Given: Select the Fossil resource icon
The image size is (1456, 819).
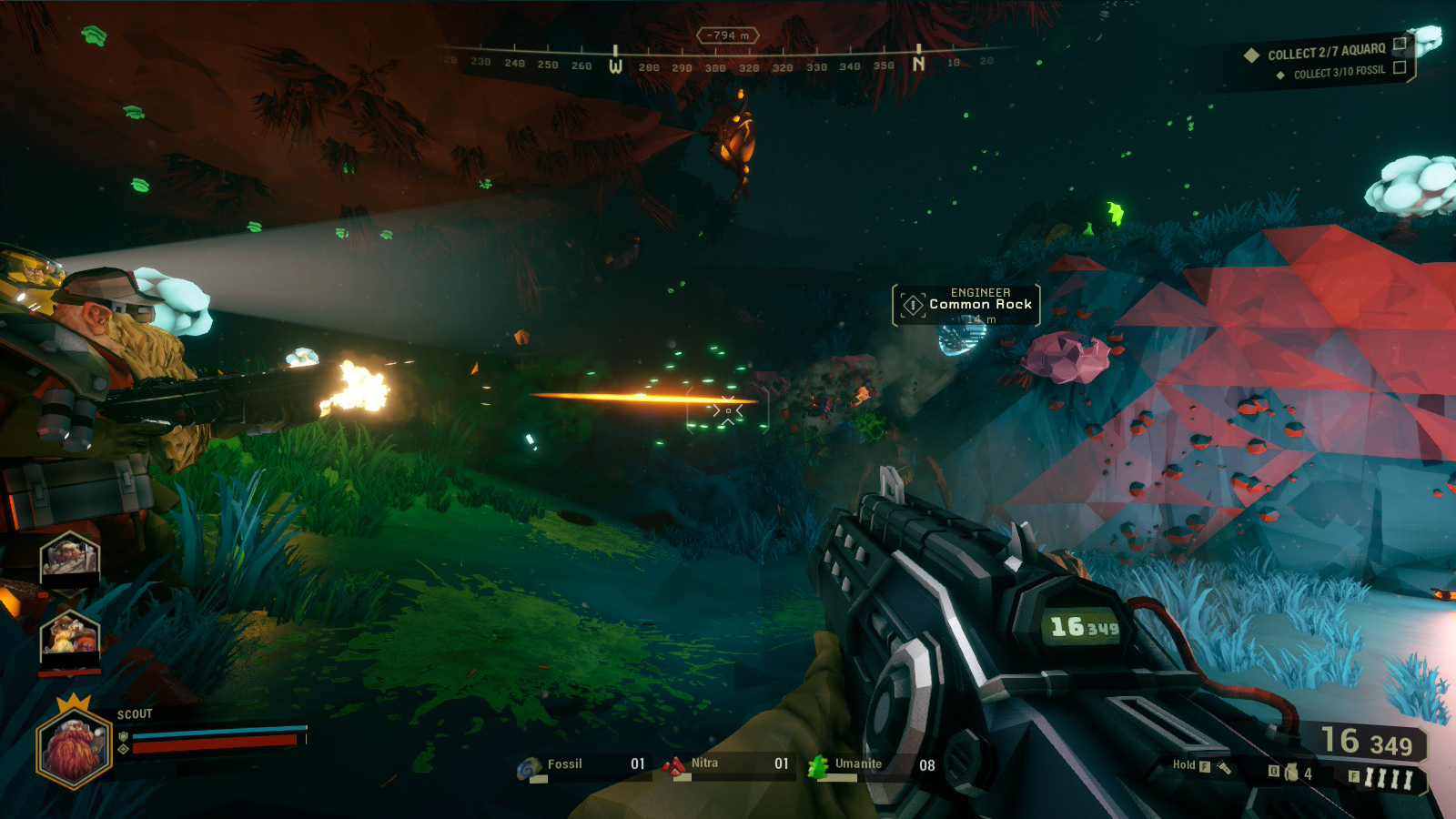Looking at the screenshot, I should click(529, 769).
